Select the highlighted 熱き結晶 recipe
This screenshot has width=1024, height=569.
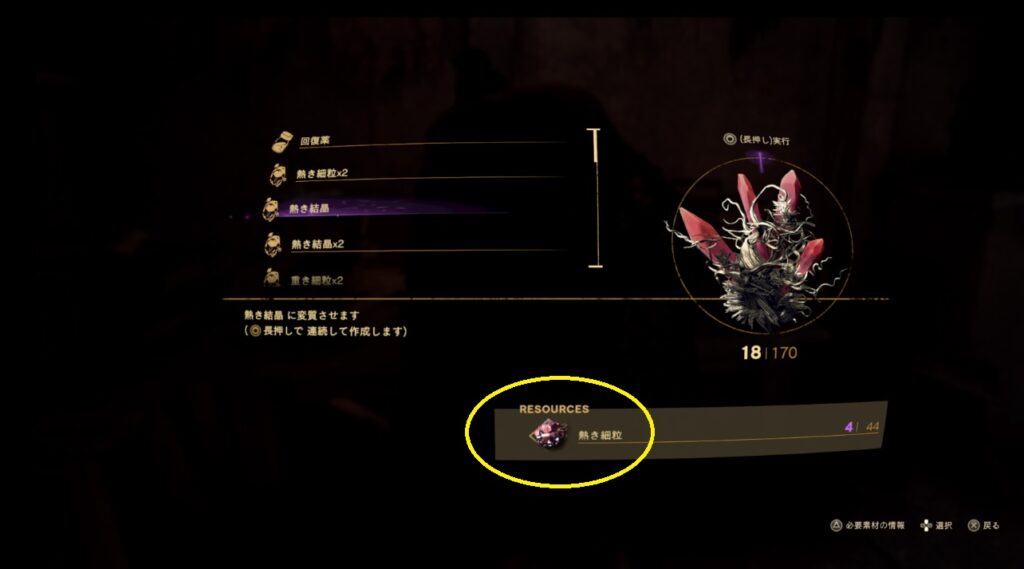[309, 209]
